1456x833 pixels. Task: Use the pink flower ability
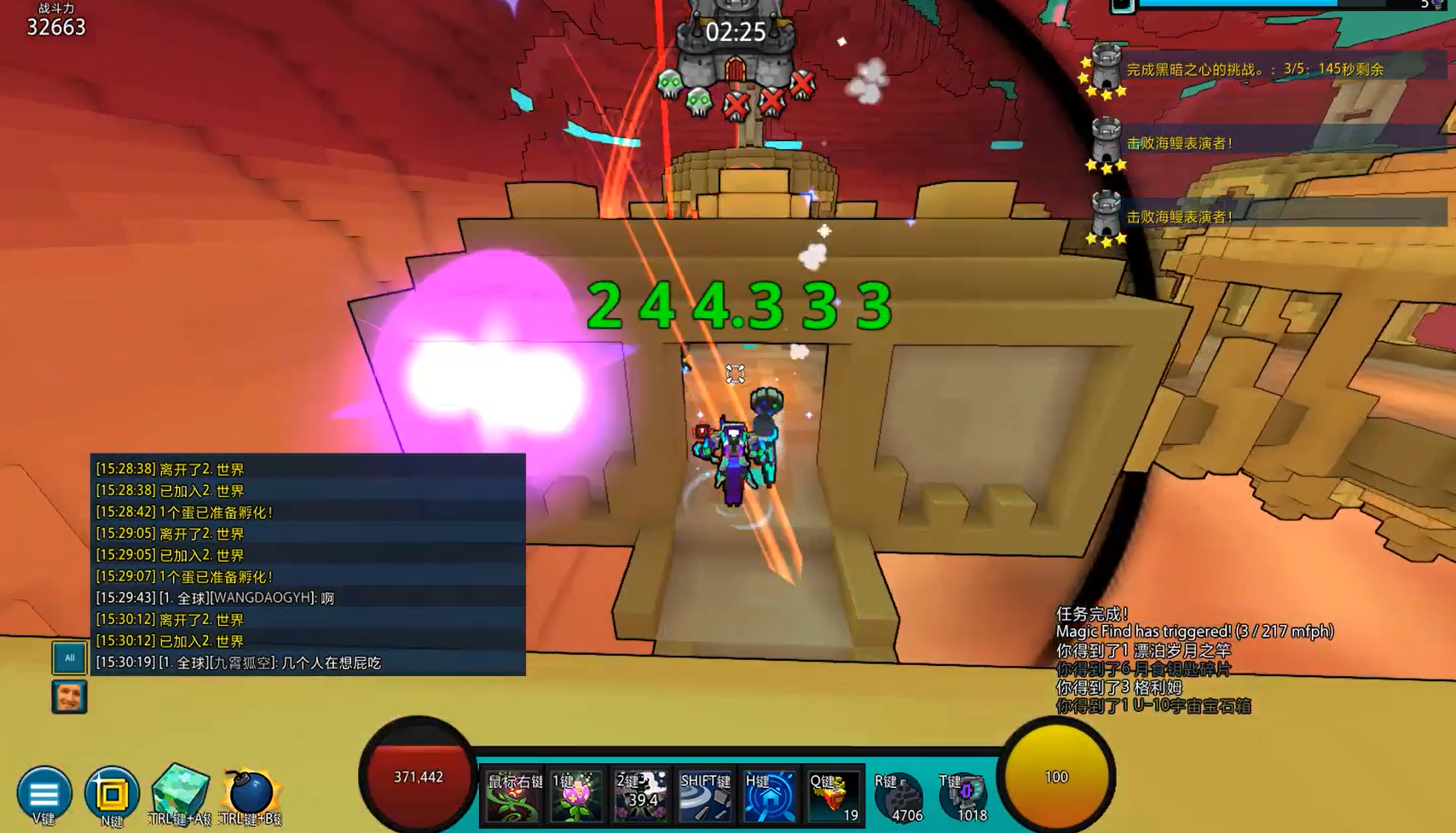576,796
